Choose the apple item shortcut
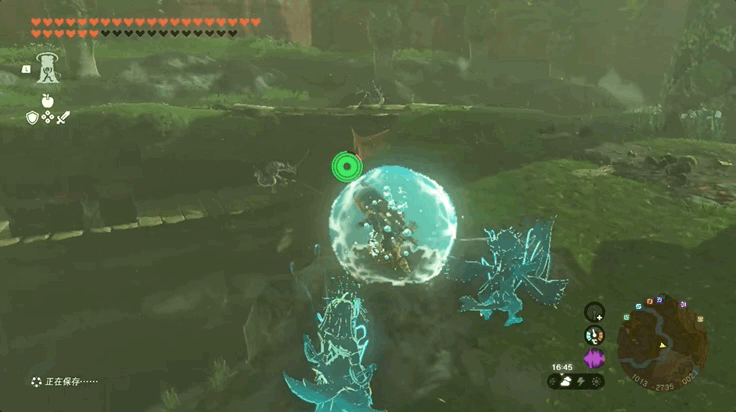 click(x=46, y=100)
